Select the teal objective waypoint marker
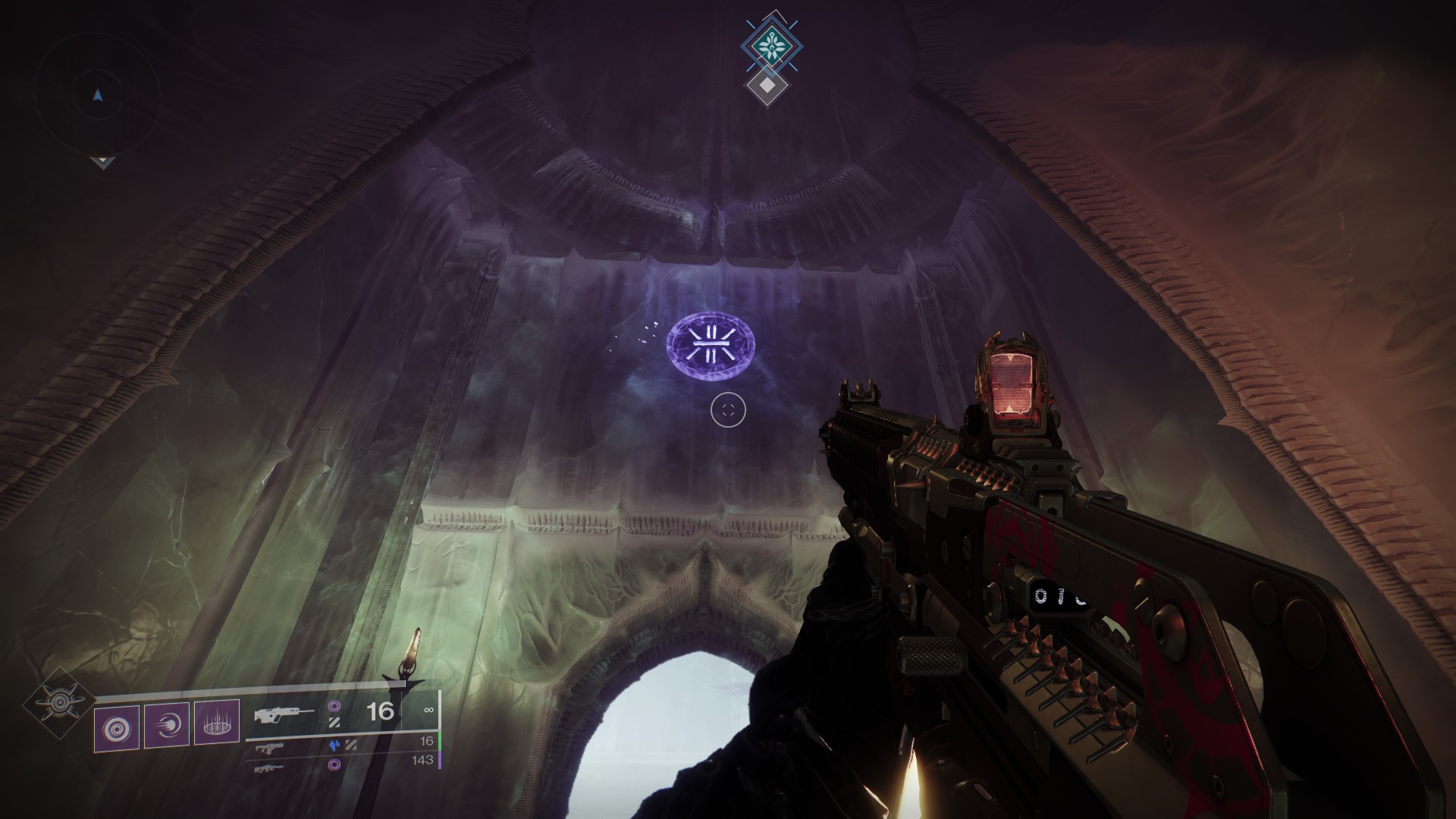Screen dimensions: 1456x819 click(x=771, y=45)
